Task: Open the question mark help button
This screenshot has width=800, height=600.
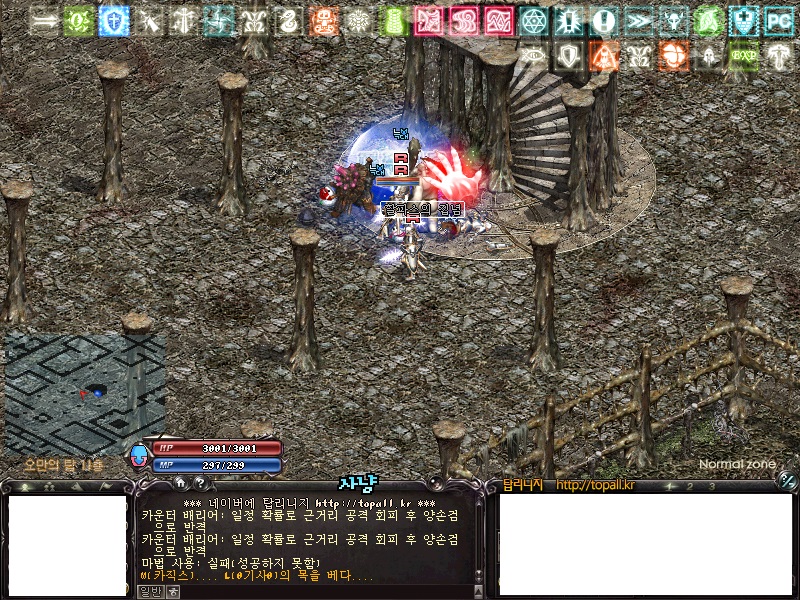Action: [200, 484]
